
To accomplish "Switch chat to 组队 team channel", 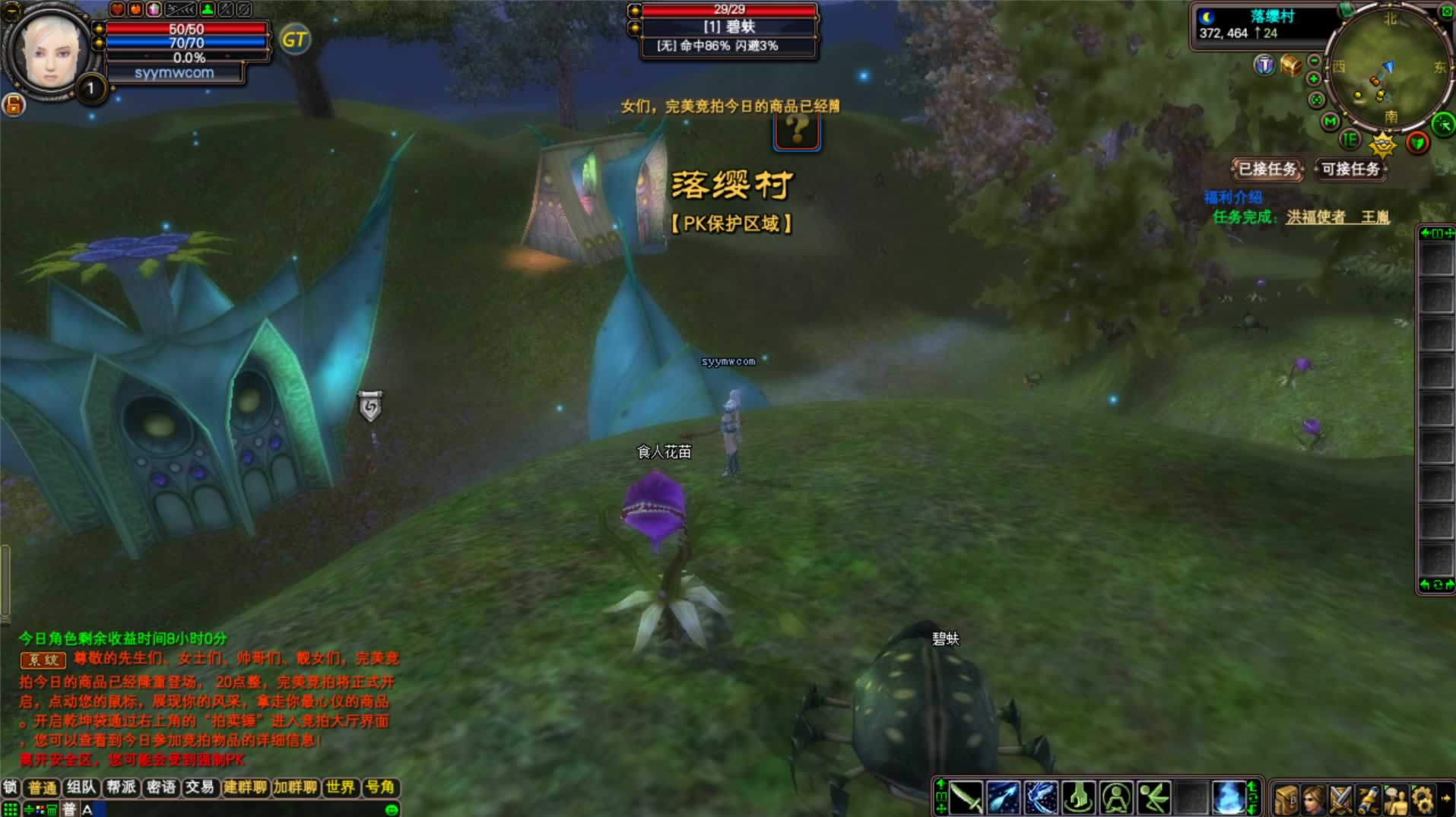I will [81, 787].
